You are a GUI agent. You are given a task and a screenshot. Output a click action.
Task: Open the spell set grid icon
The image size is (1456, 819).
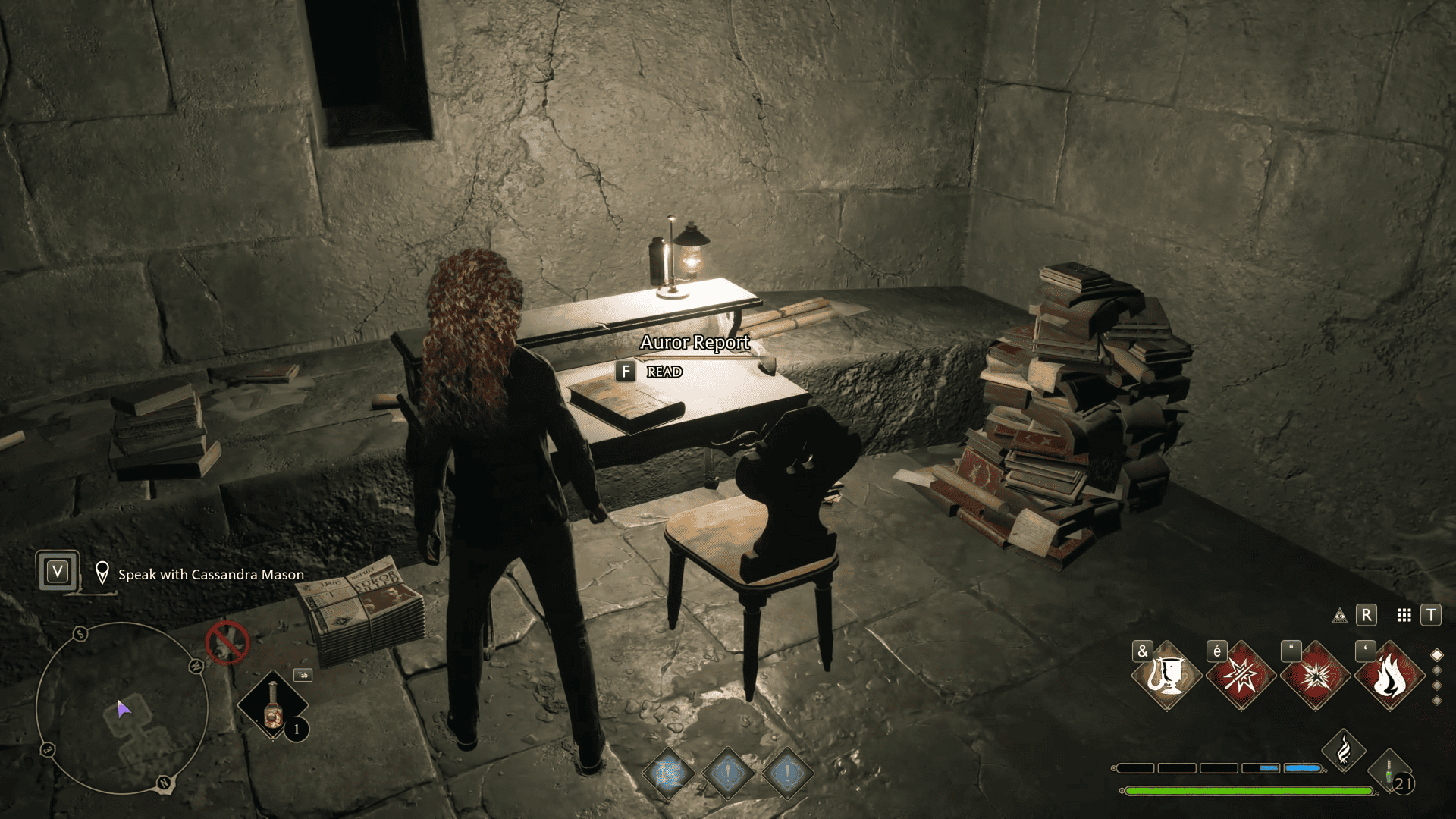pos(1403,616)
